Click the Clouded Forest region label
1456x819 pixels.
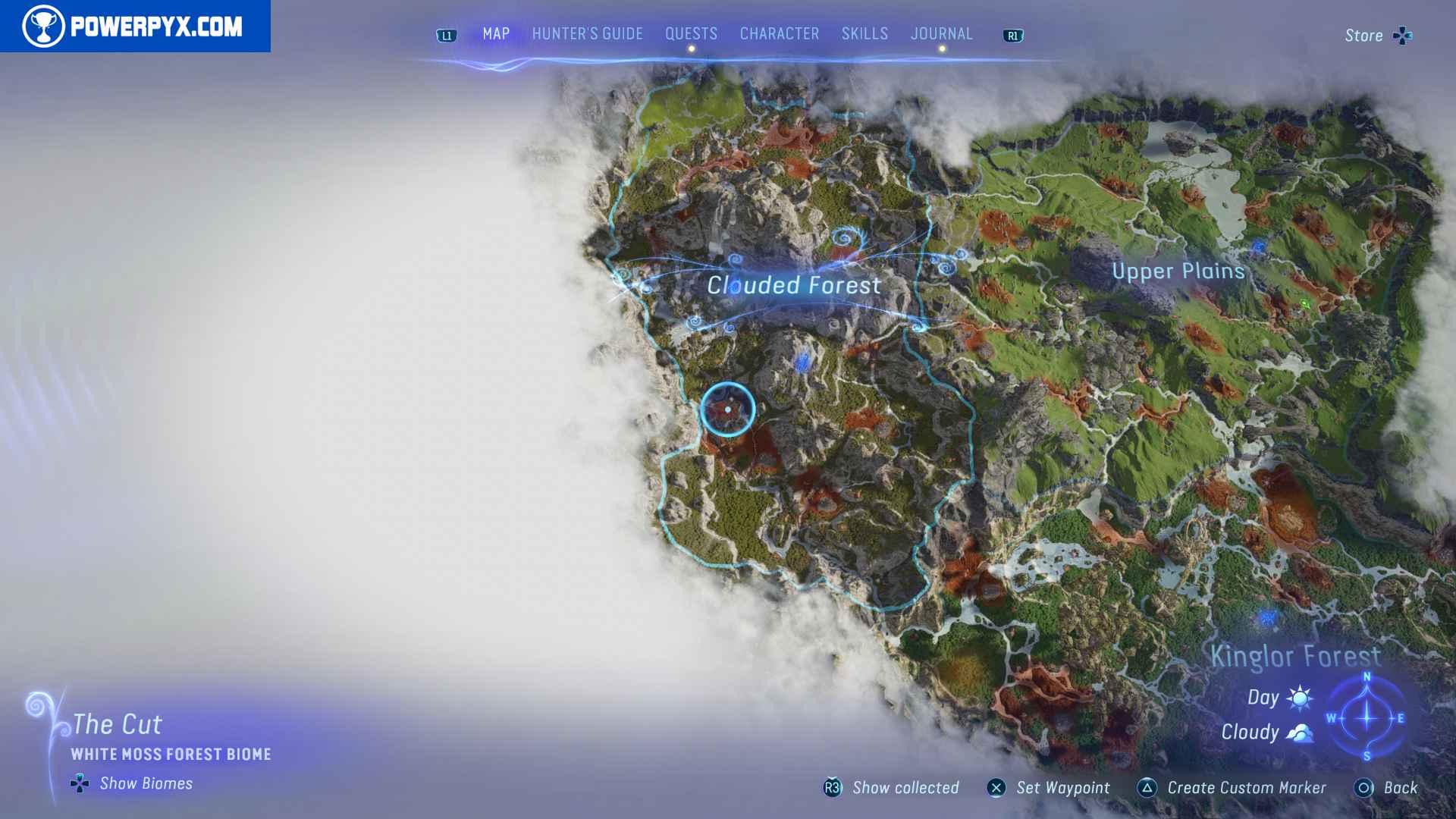coord(793,285)
